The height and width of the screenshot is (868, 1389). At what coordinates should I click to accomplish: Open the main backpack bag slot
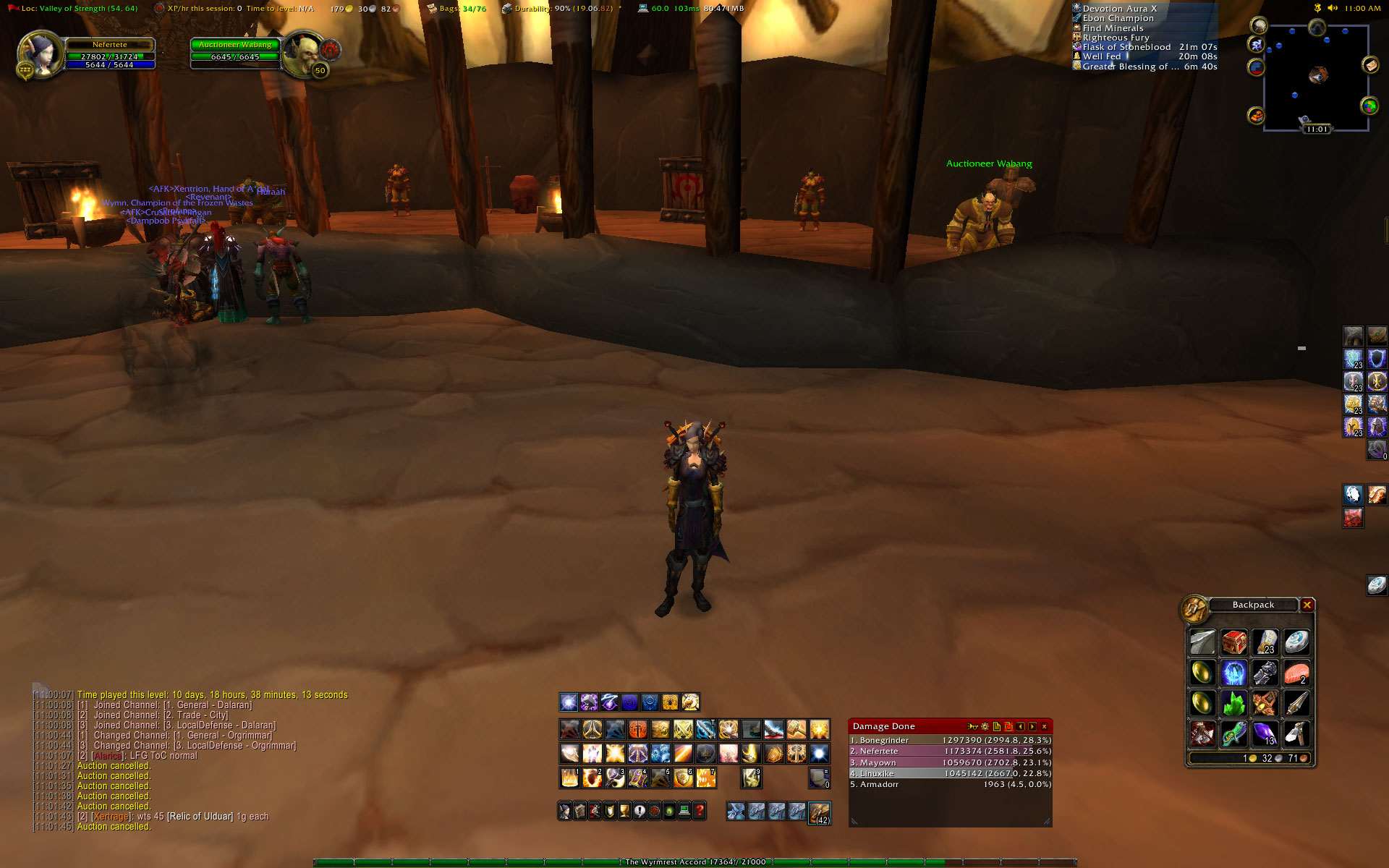pyautogui.click(x=819, y=812)
